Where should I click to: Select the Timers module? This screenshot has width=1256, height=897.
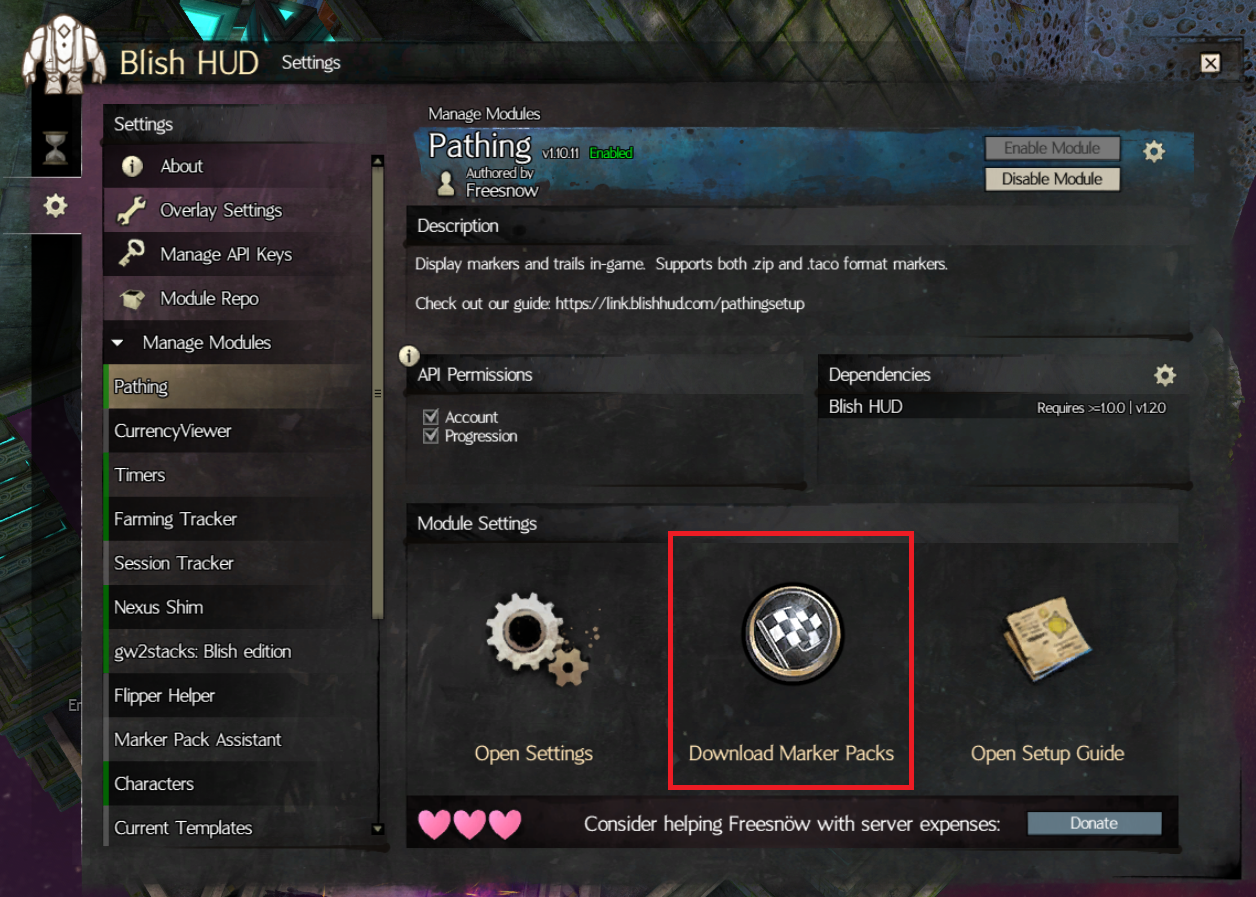140,475
